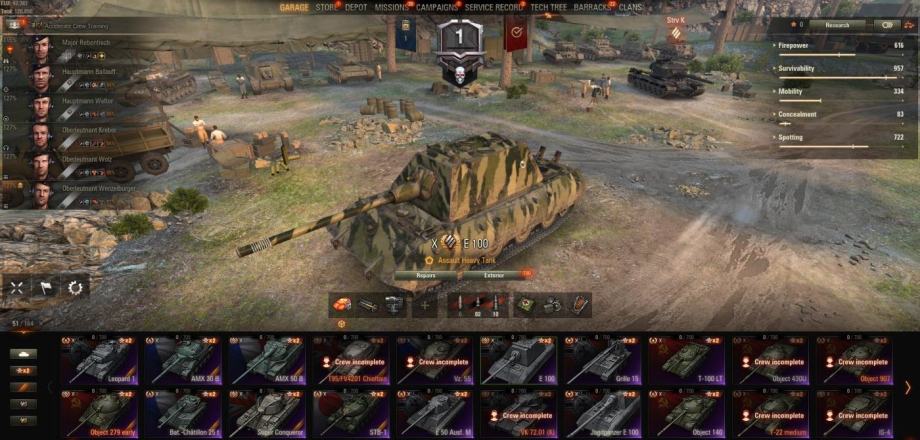
Task: Click the Research button
Action: [837, 24]
